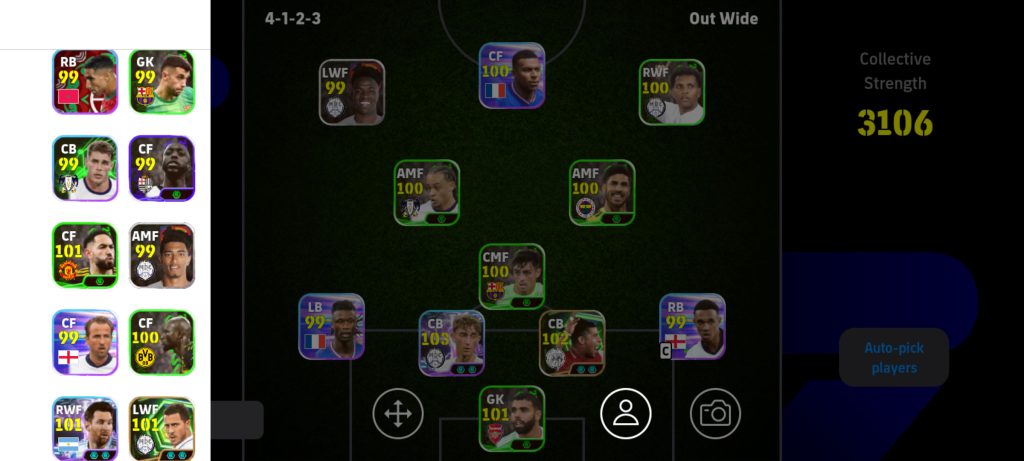
Task: Choose the LB 99 player card
Action: 331,326
